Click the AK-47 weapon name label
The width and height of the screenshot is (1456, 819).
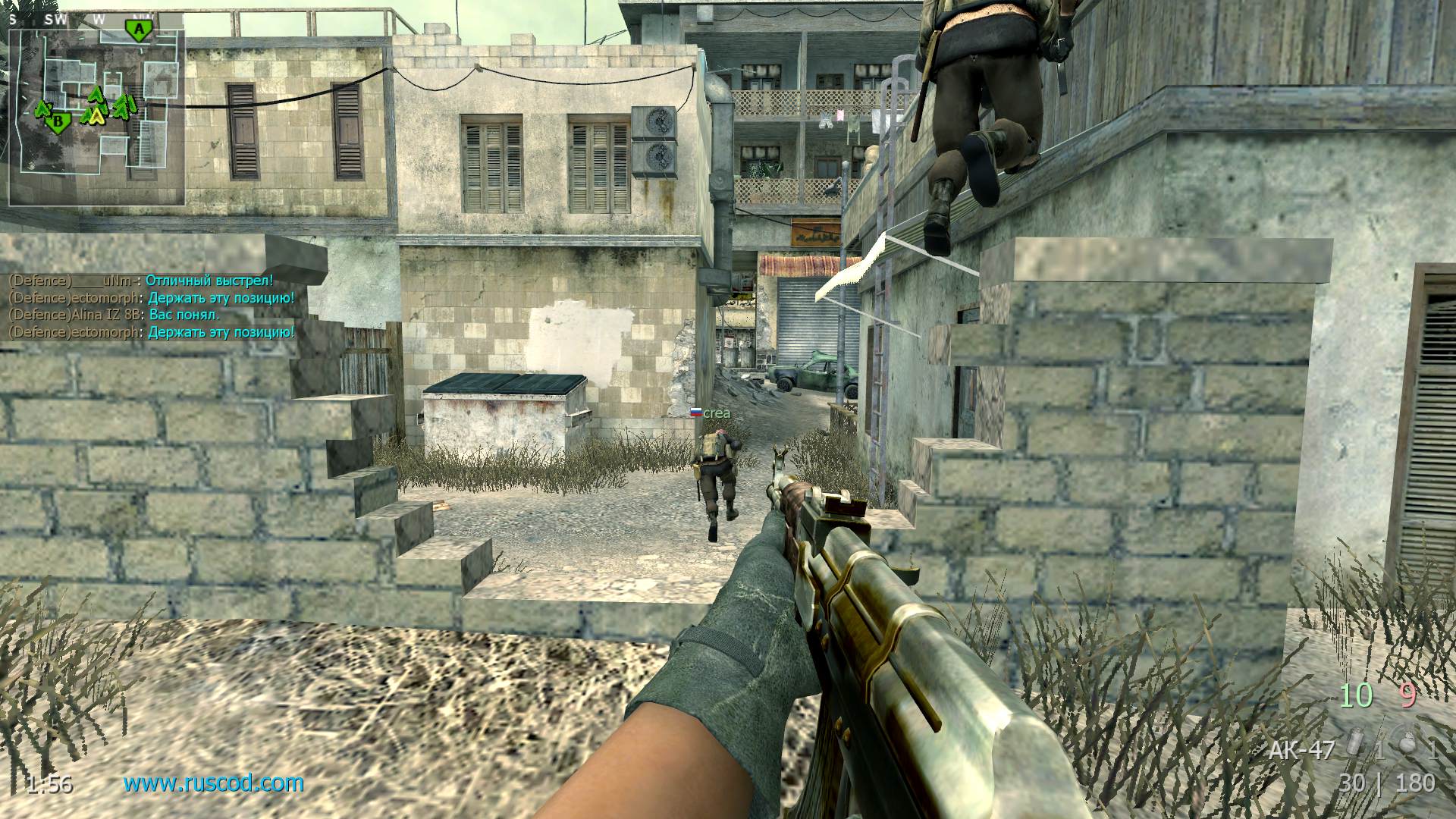(1301, 751)
